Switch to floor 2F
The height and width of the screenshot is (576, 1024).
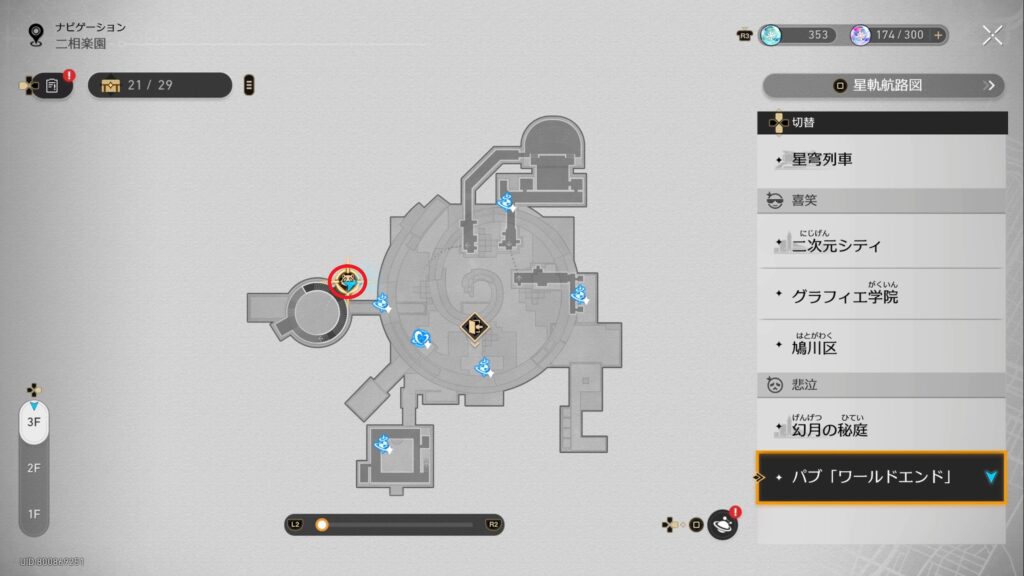34,468
